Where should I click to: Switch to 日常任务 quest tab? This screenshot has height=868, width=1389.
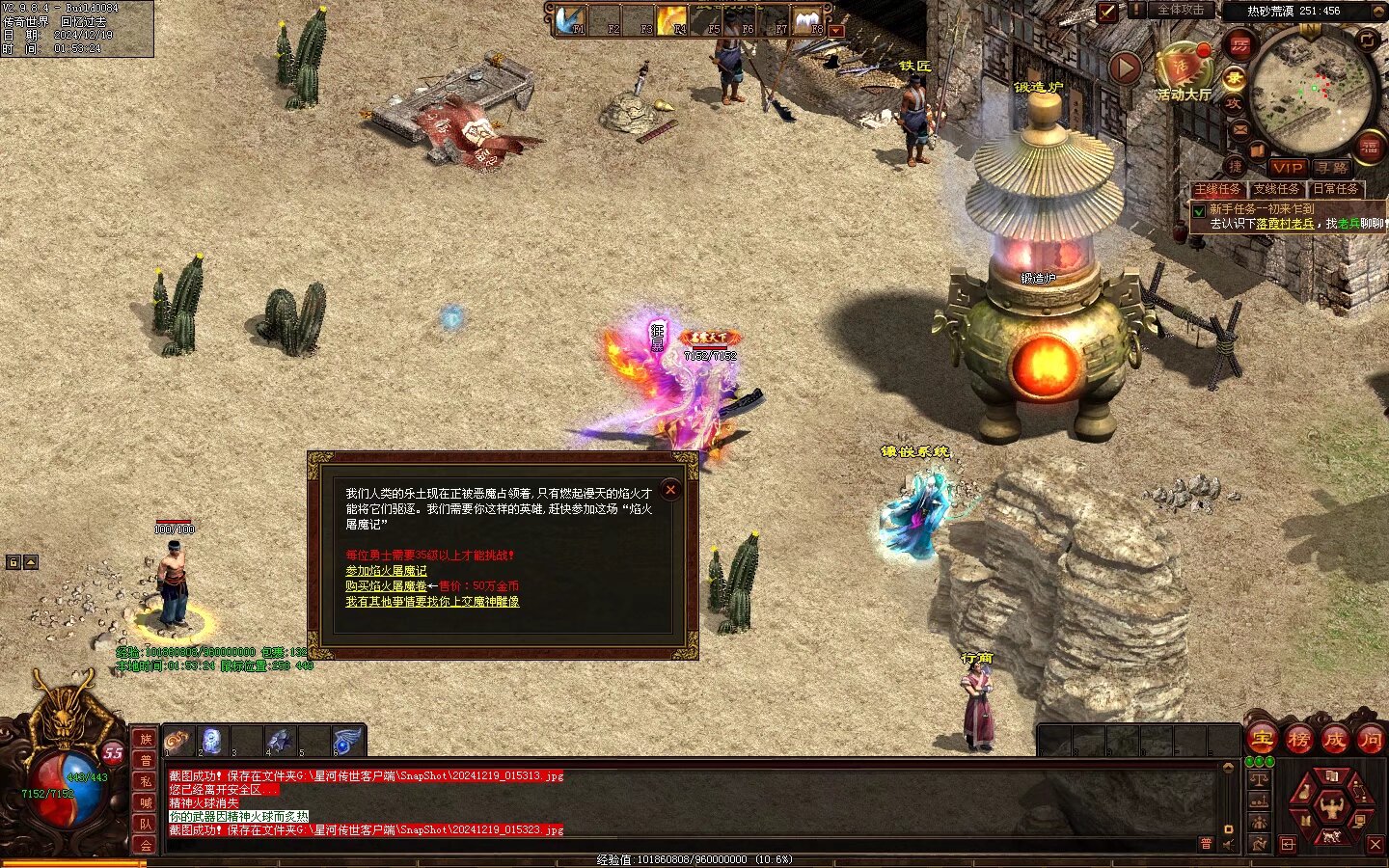click(x=1336, y=190)
